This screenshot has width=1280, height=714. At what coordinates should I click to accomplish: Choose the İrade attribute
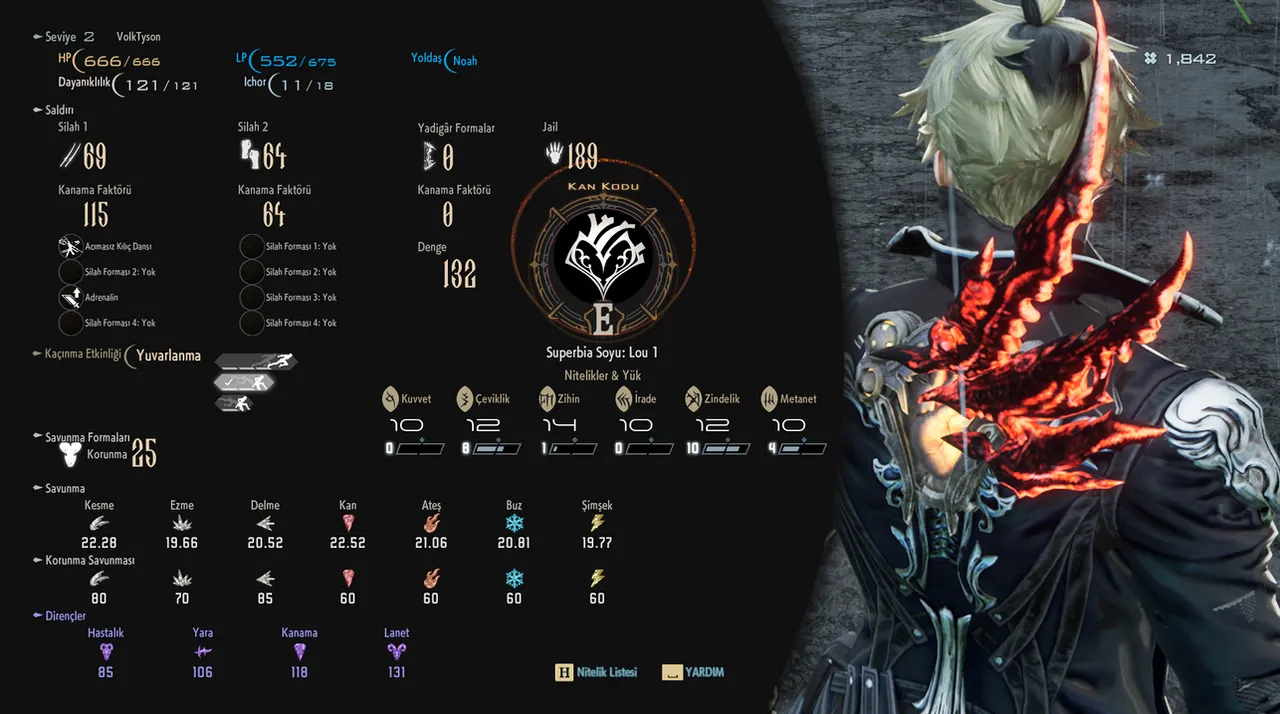tap(636, 399)
